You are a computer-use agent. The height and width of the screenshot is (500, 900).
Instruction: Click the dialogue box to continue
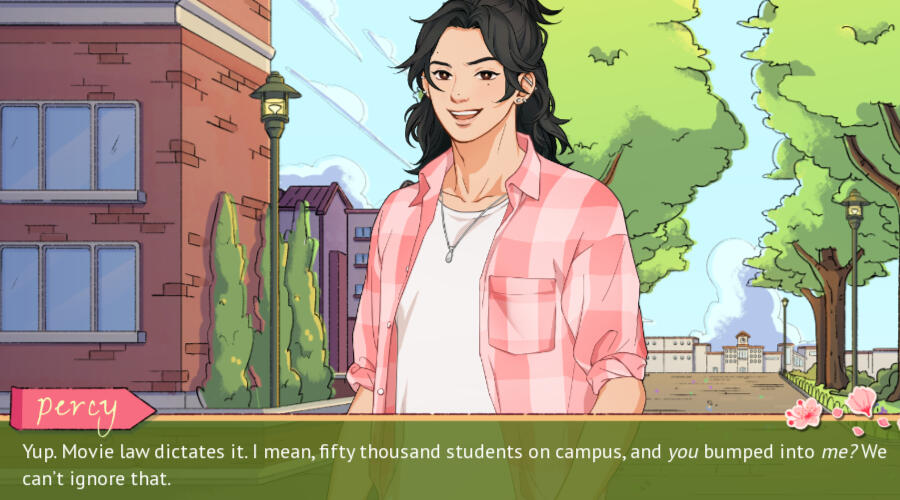pos(450,461)
